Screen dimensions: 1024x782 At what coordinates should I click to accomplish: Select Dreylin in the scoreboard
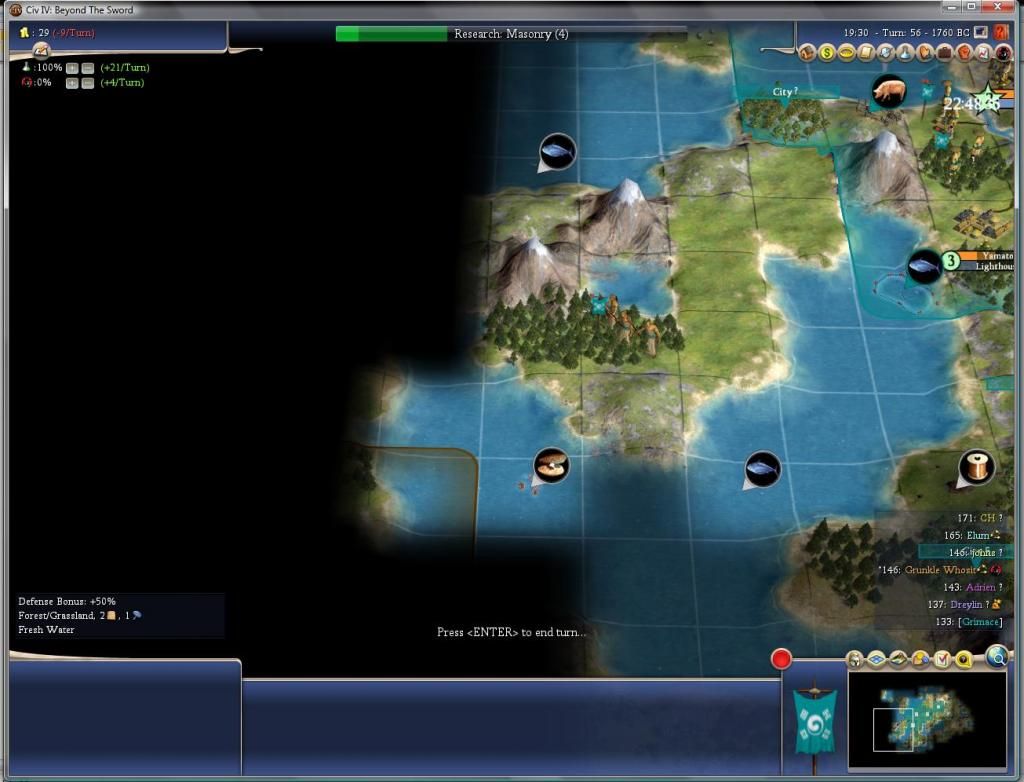click(x=968, y=605)
